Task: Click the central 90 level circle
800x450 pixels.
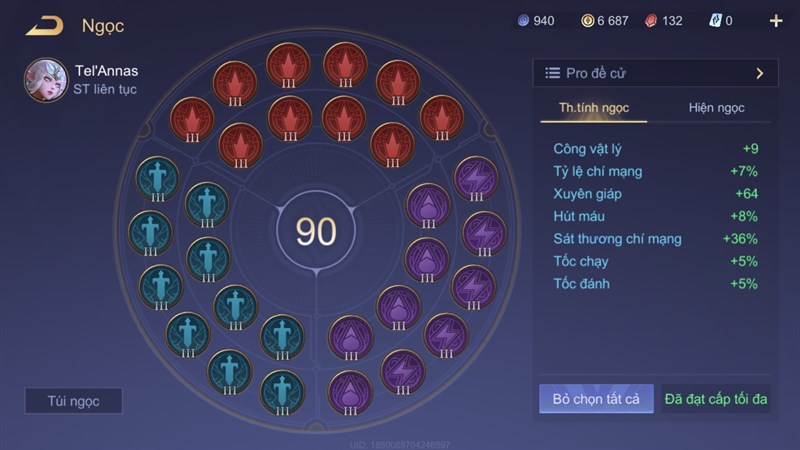Action: click(x=316, y=232)
